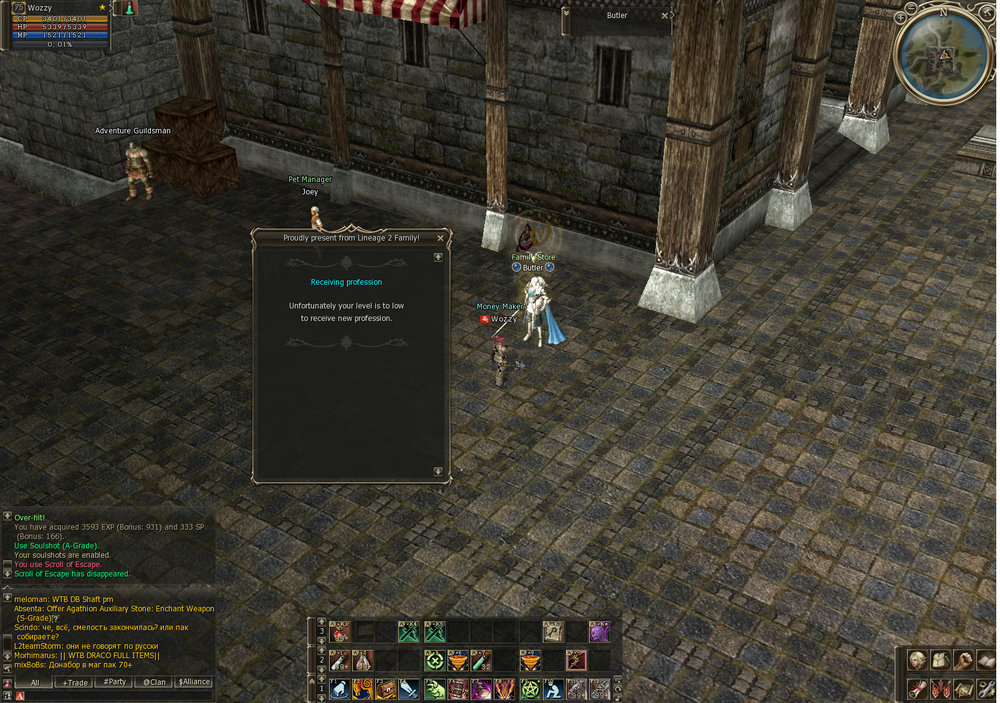The height and width of the screenshot is (703, 1000).
Task: Show the $Alliance chat tab
Action: pos(194,682)
